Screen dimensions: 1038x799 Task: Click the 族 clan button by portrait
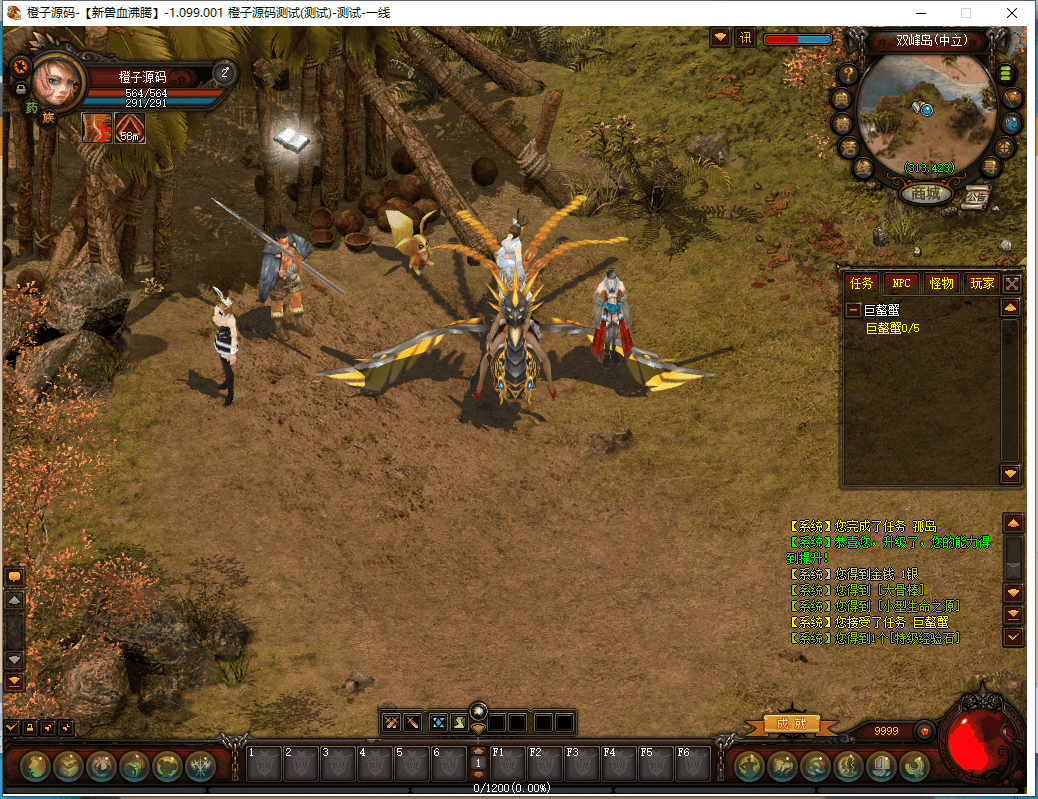(x=48, y=117)
